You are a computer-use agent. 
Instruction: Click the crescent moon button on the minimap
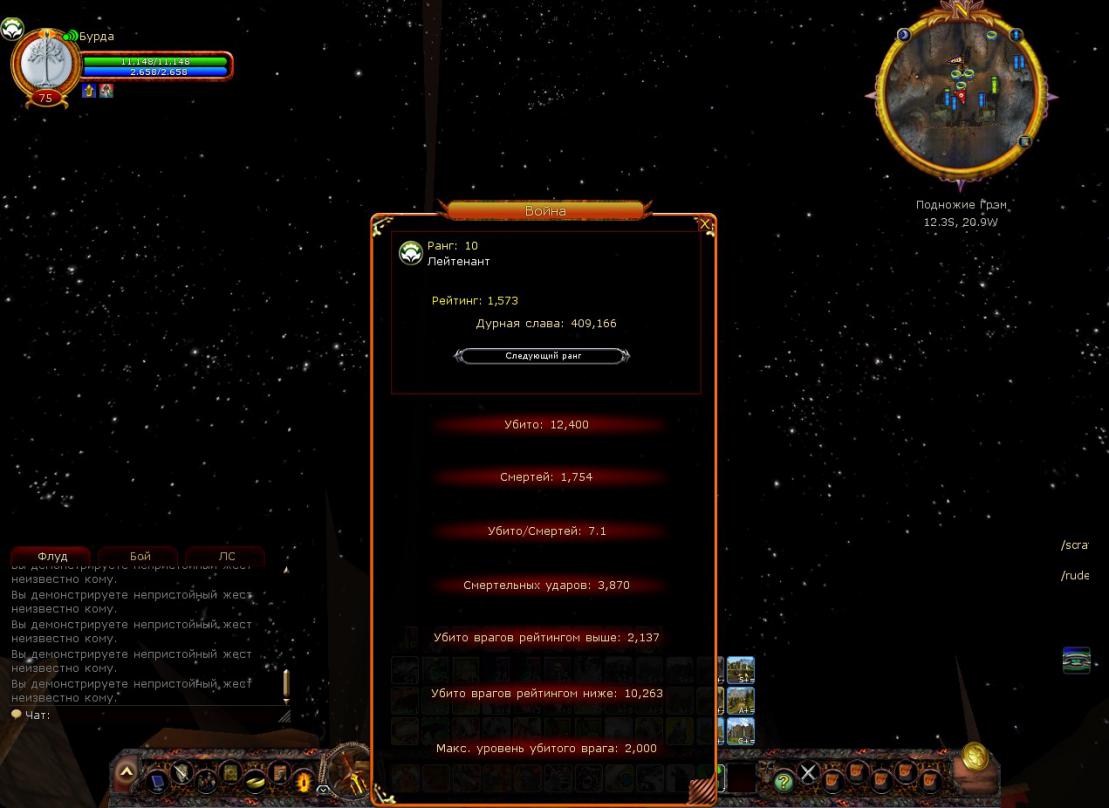(x=905, y=35)
